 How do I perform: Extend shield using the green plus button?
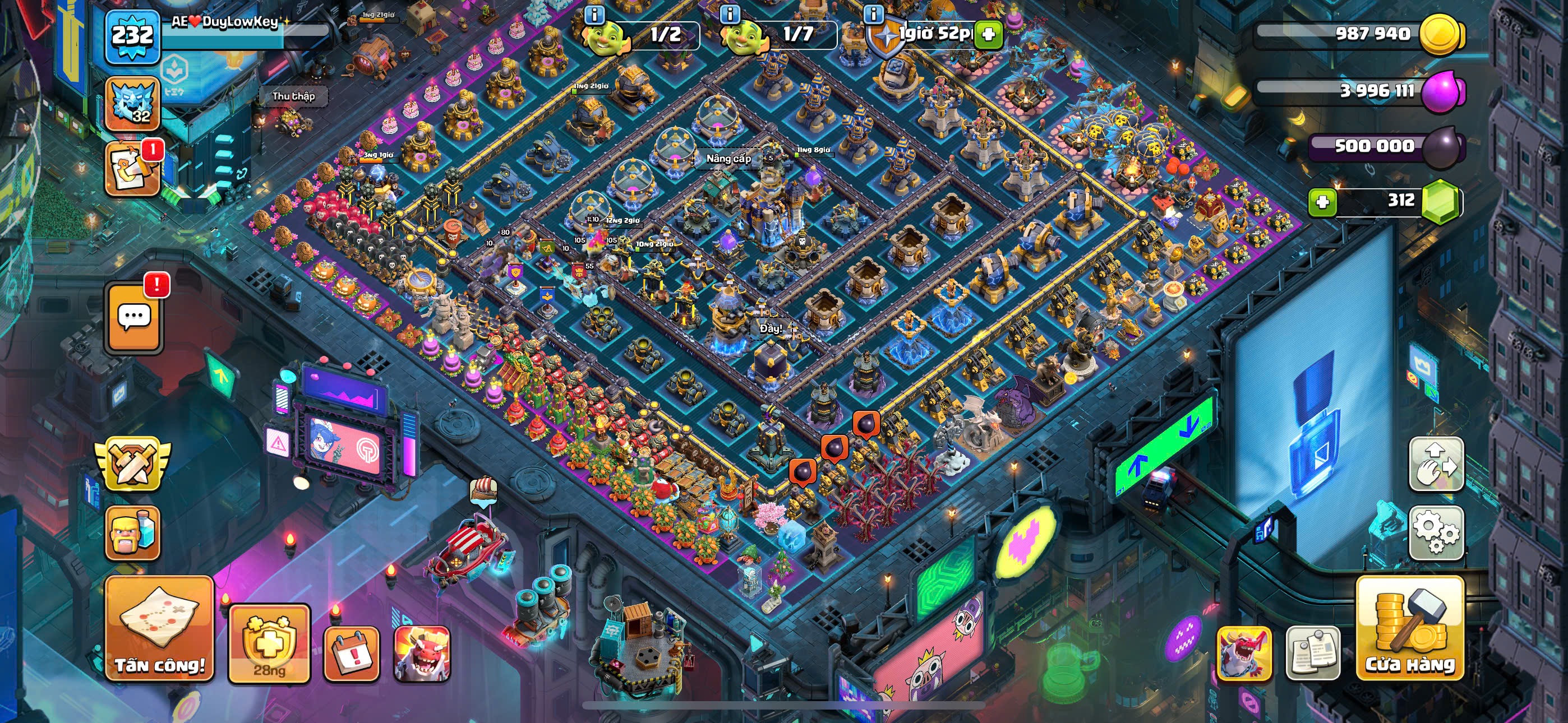(989, 34)
